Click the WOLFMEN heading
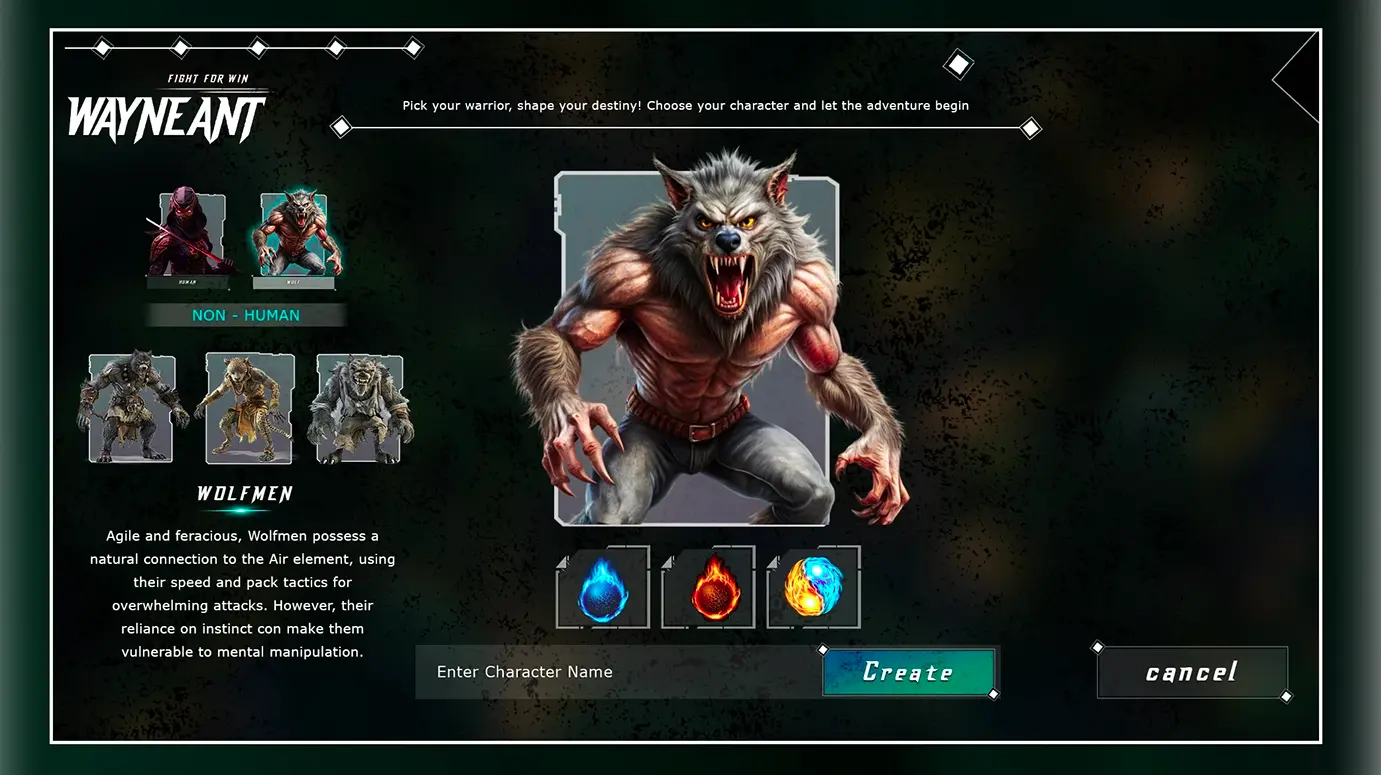Screen dimensions: 1381x775 245,493
